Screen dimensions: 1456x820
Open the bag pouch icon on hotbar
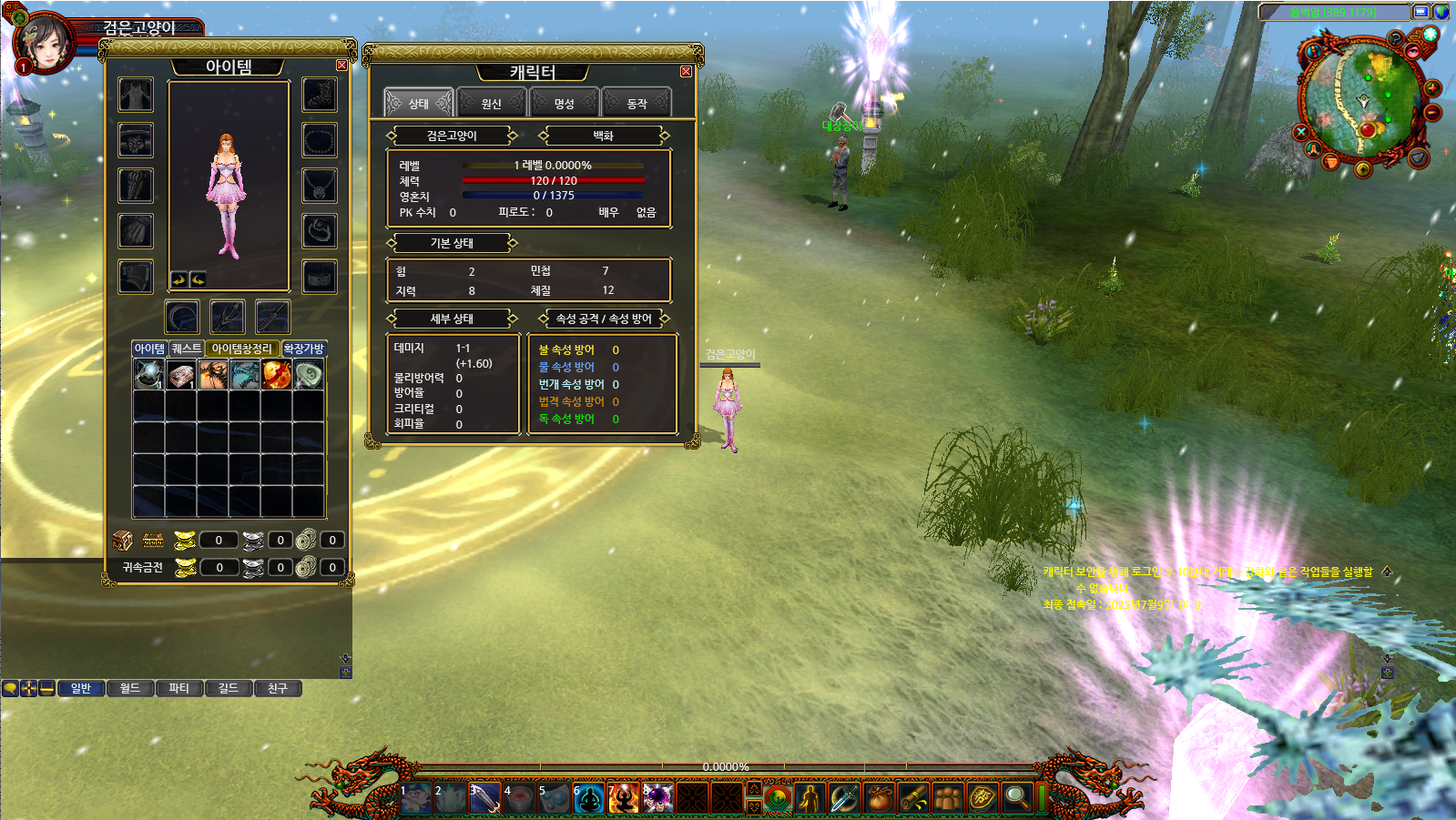879,798
